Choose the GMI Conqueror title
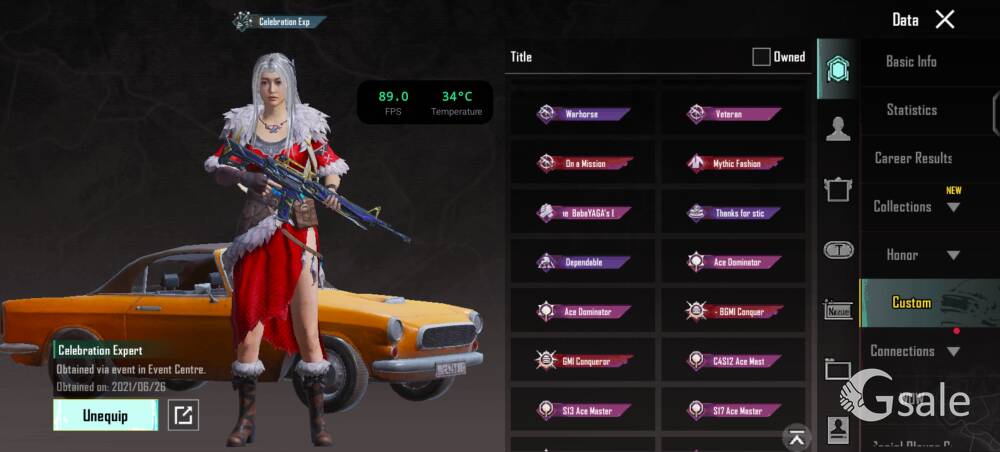 583,360
